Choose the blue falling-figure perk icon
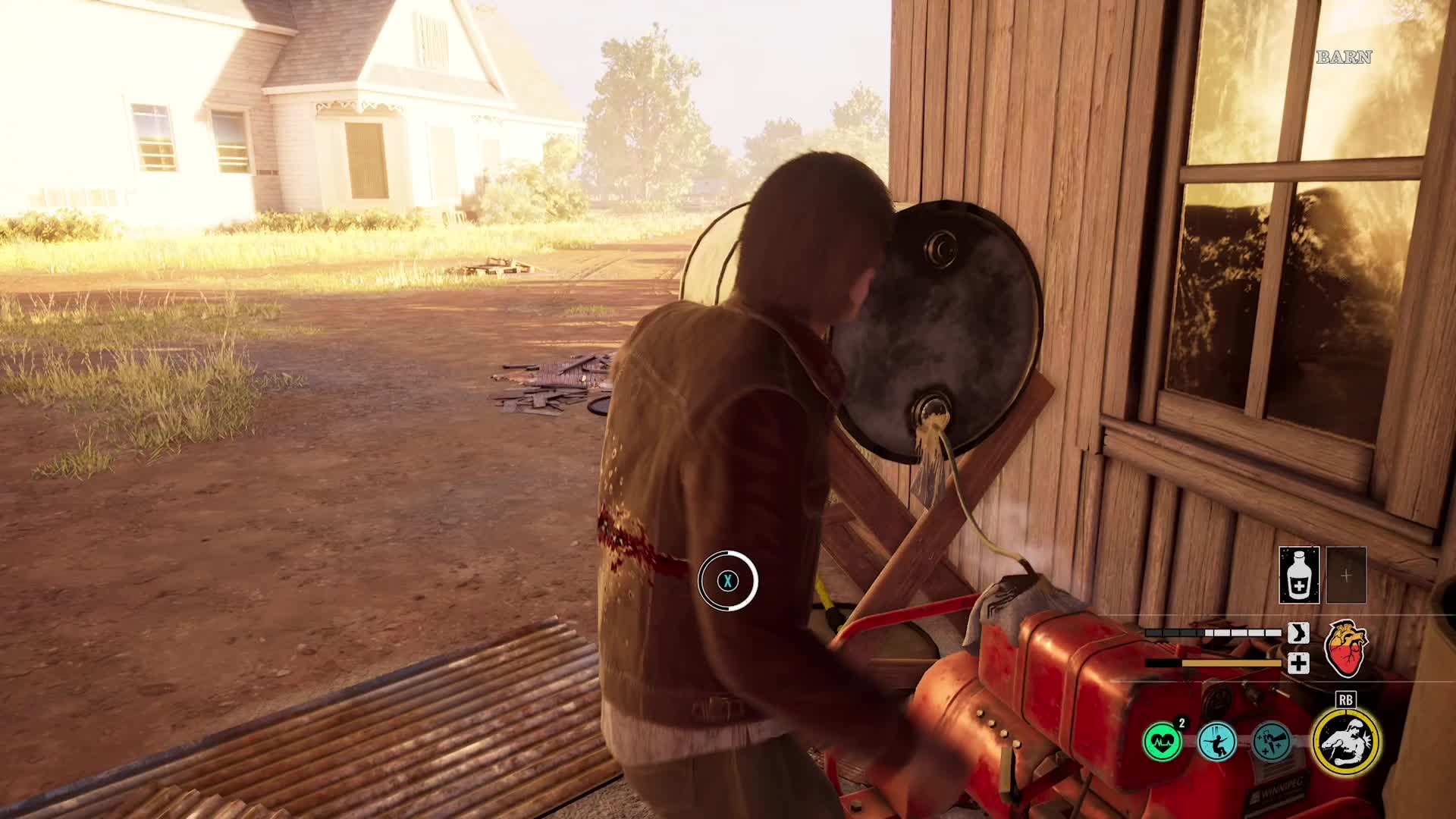Screen dimensions: 1456x819 tap(1217, 742)
